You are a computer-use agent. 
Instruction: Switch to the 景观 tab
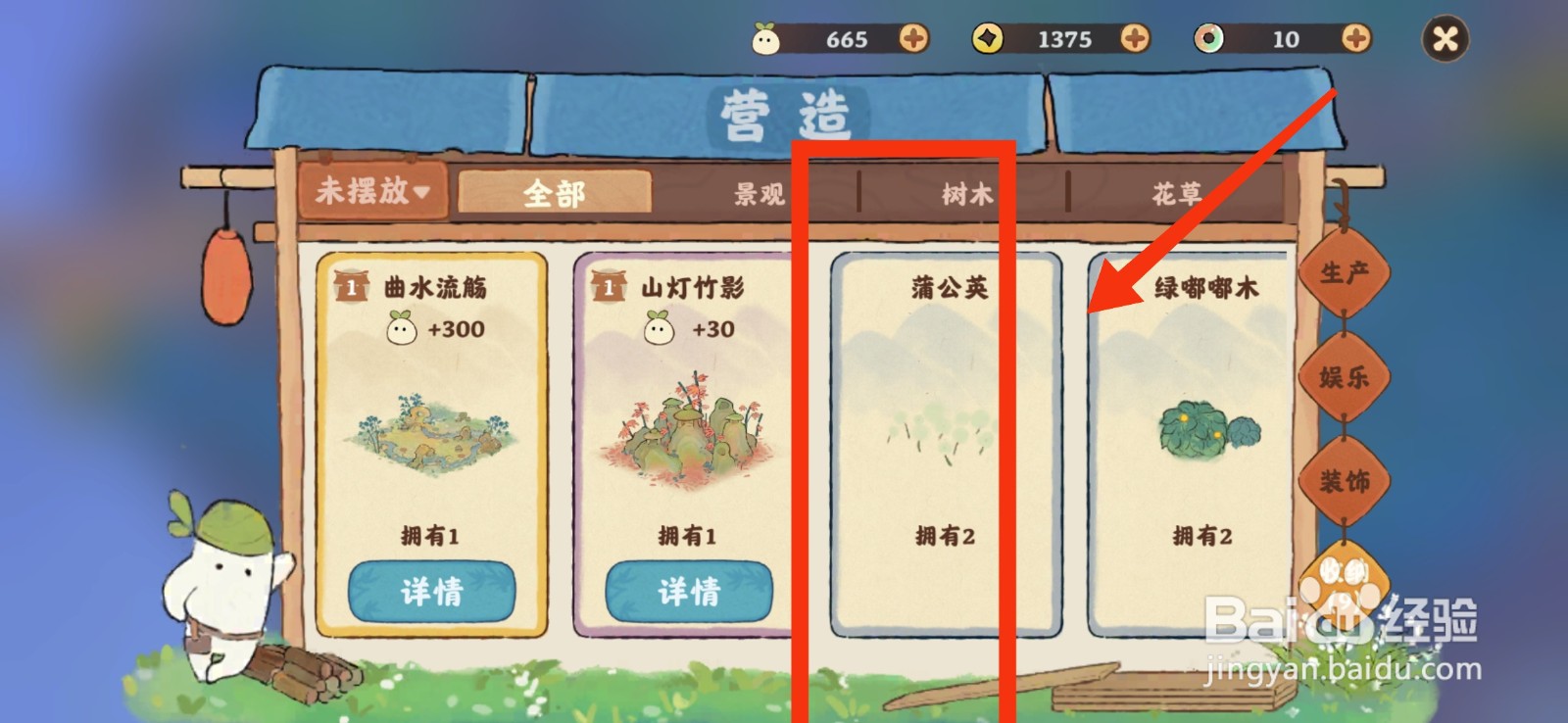[x=759, y=194]
